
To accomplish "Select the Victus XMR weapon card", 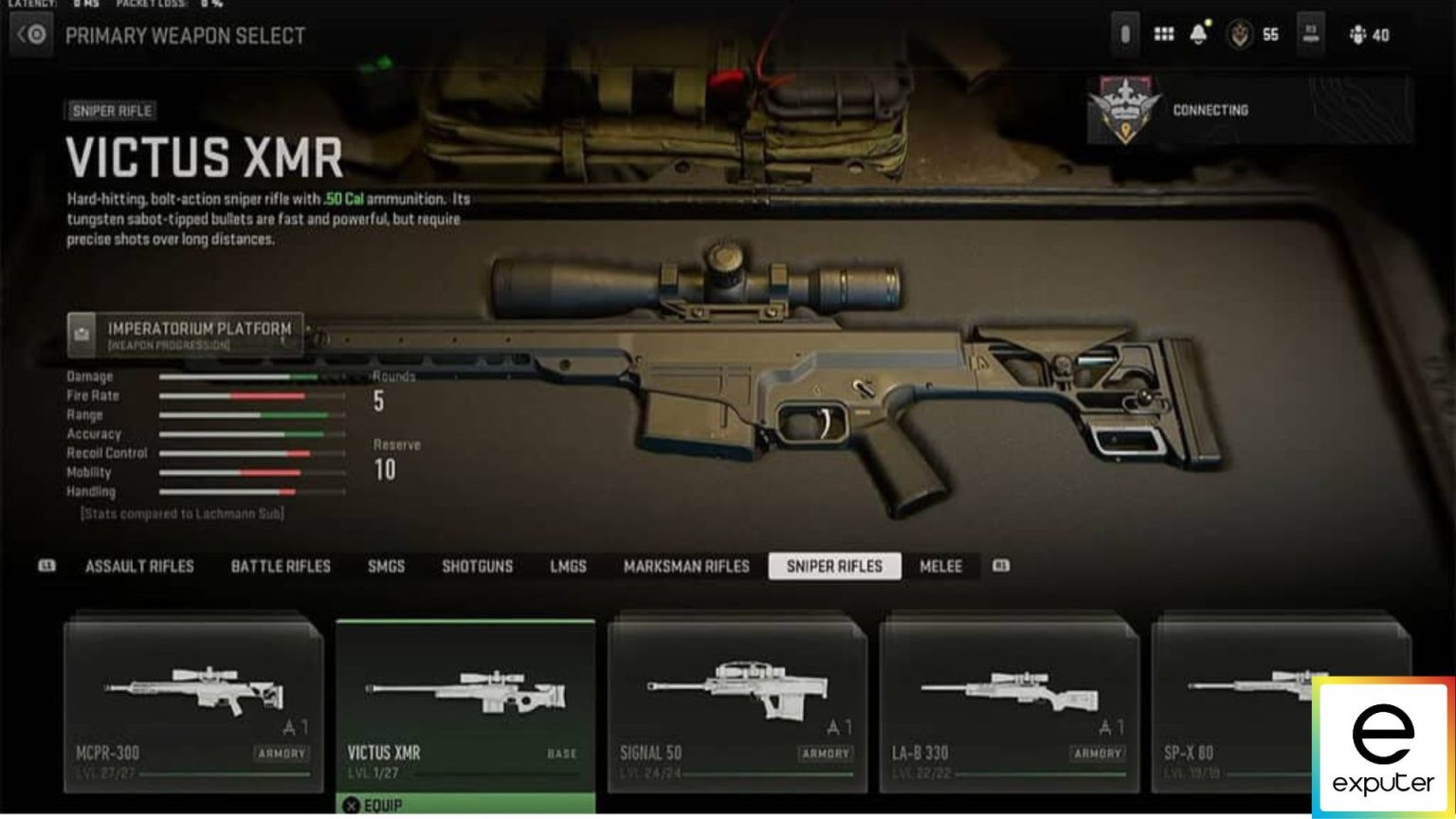I will pos(465,701).
